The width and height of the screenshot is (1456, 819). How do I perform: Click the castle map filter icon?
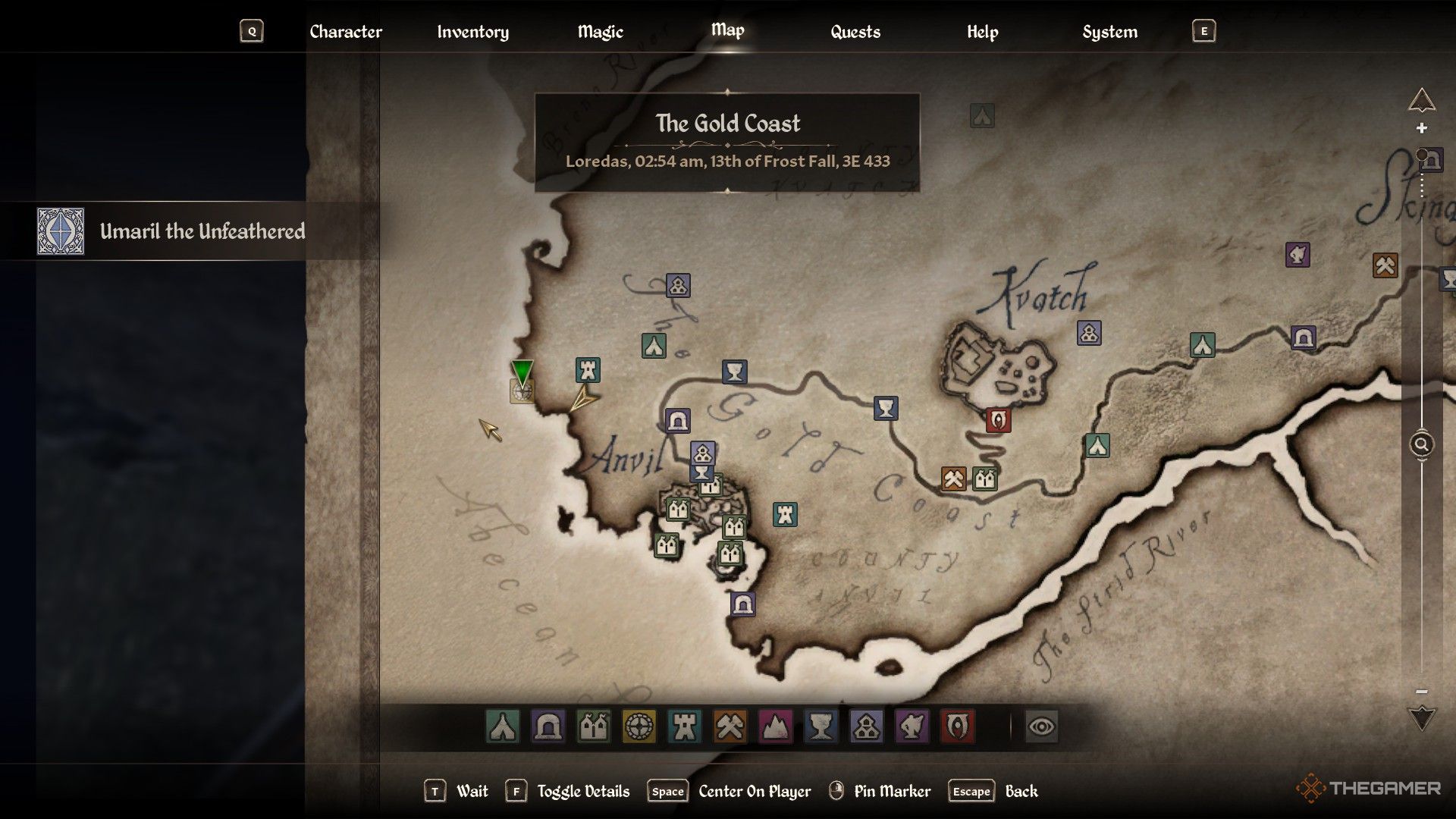coord(594,727)
